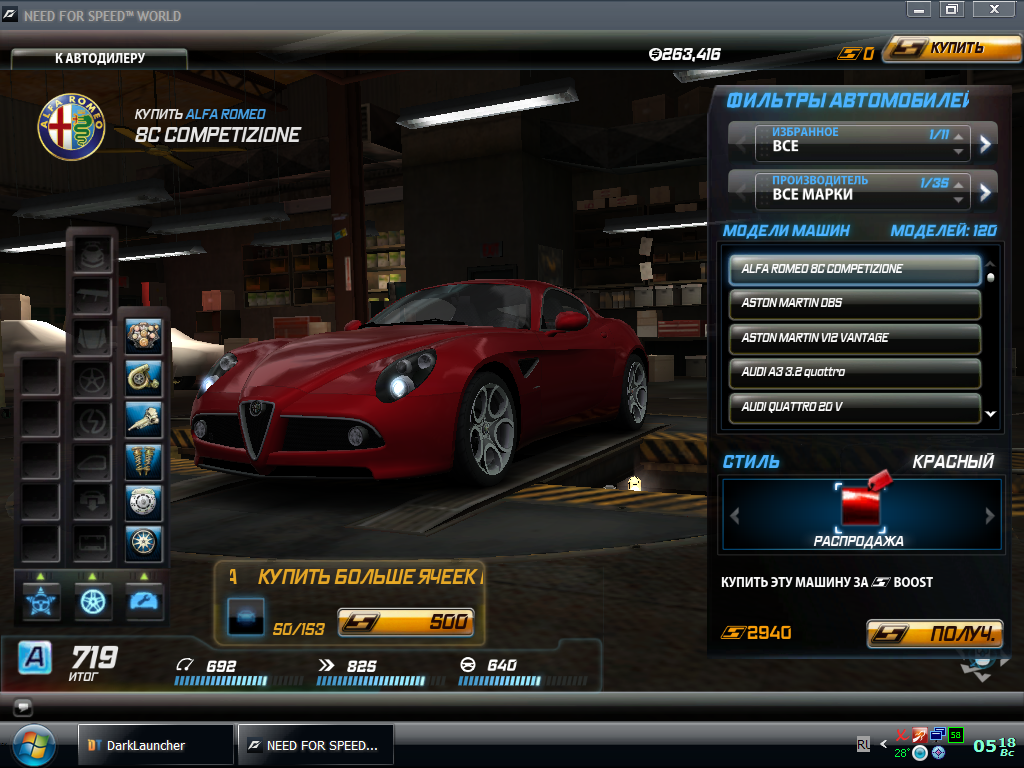Advance the ИЗБРАННОЕ filter with right arrow
This screenshot has height=768, width=1024.
coord(986,144)
